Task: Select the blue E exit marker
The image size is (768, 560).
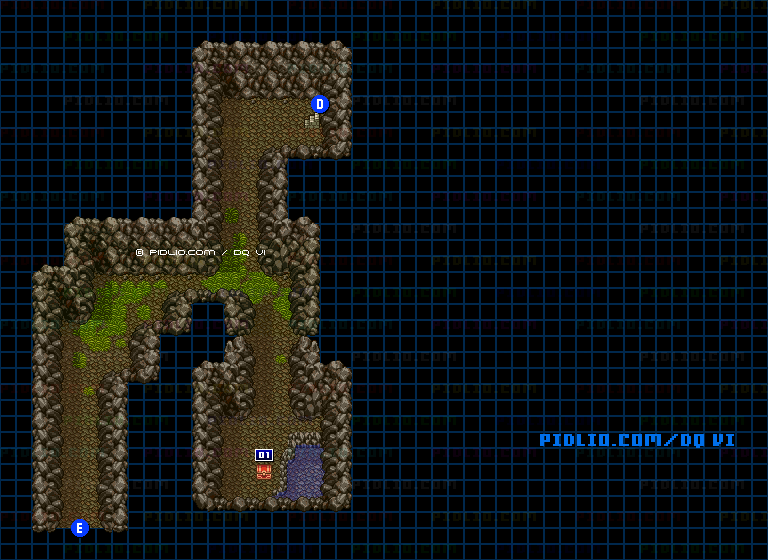Action: coord(80,528)
